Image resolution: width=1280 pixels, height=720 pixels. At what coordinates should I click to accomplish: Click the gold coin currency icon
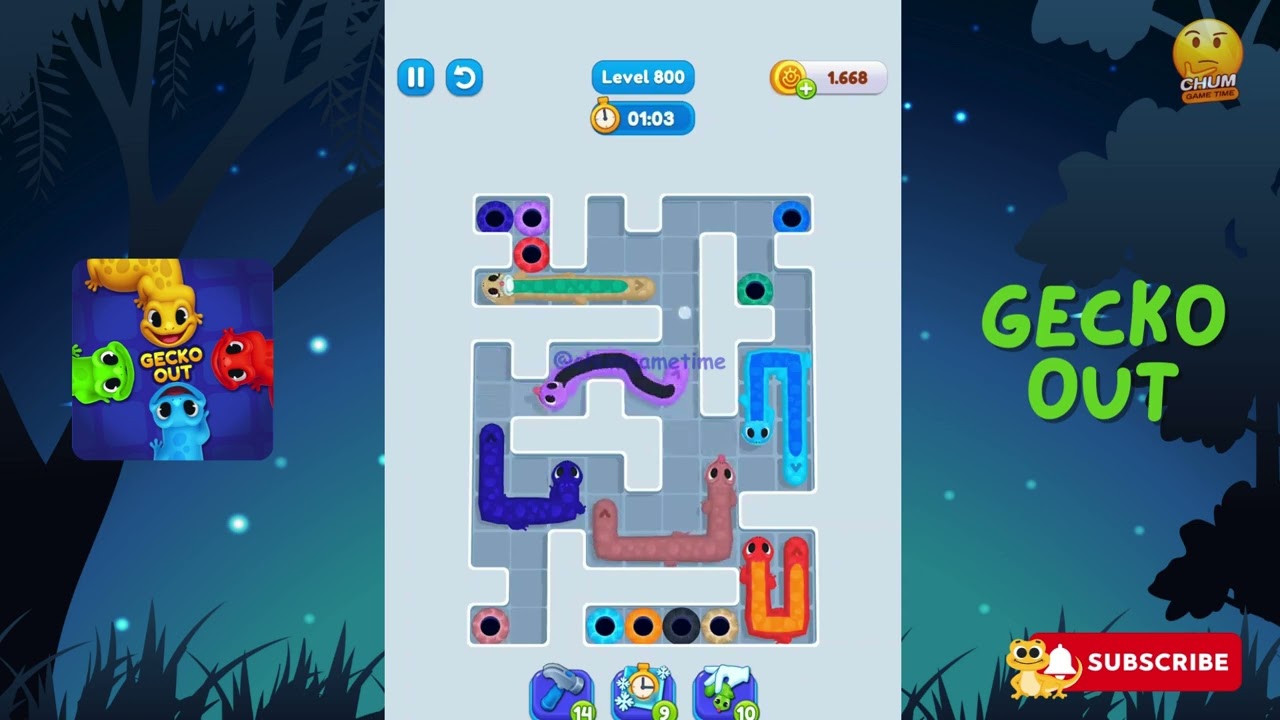coord(789,77)
